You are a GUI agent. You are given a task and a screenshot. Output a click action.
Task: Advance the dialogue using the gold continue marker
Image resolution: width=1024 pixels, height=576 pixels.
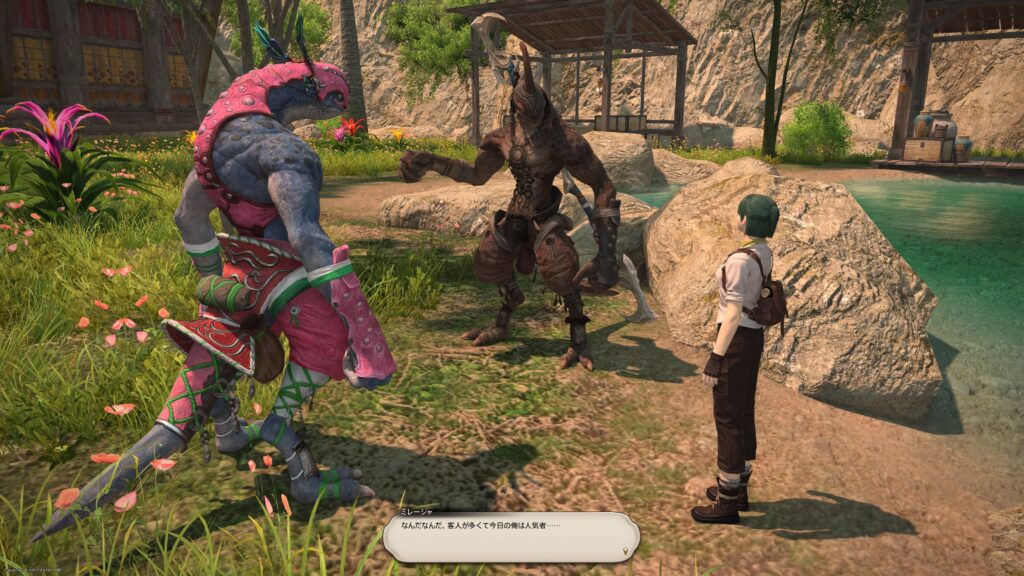pyautogui.click(x=627, y=551)
